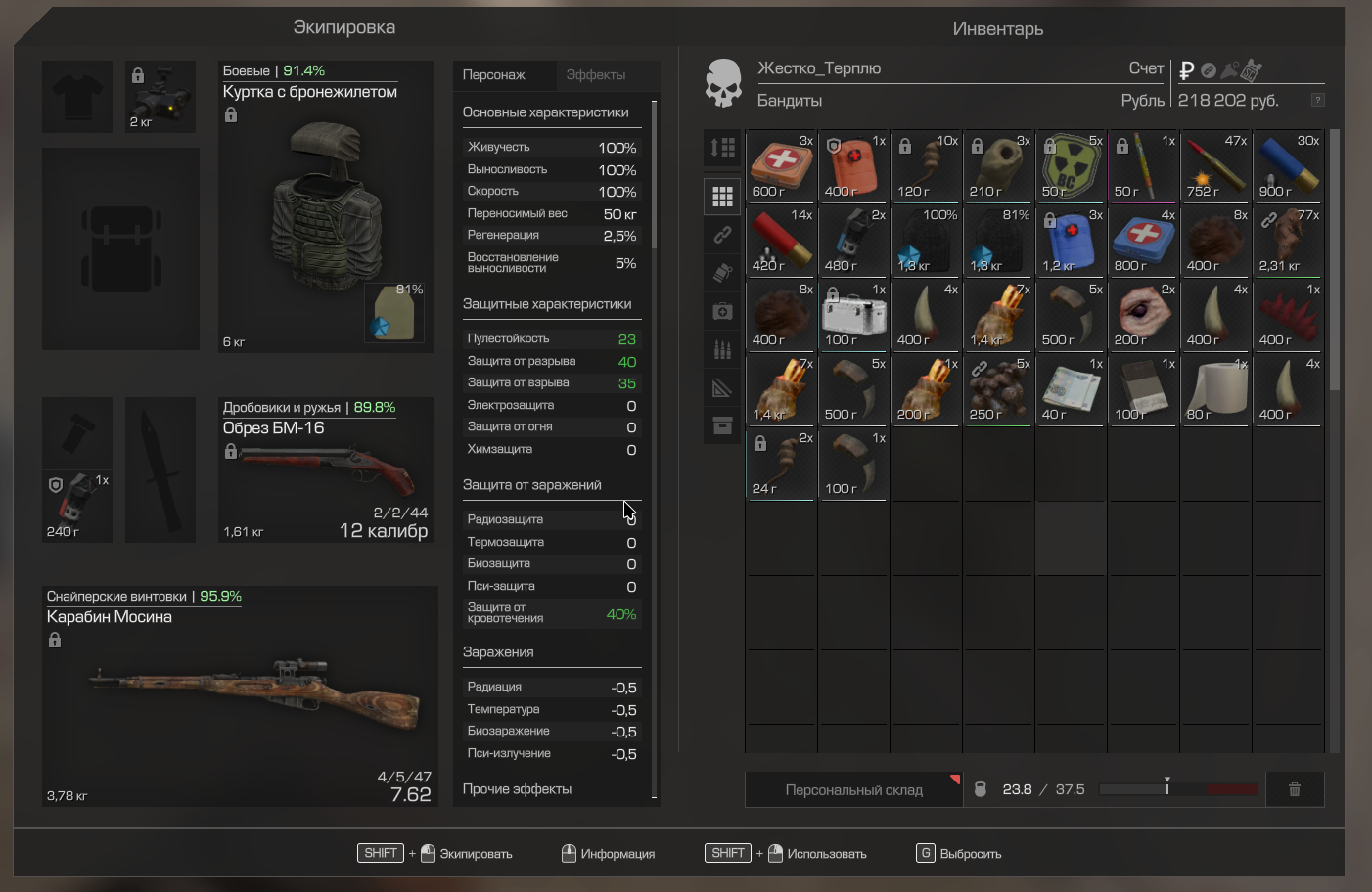1372x892 pixels.
Task: Show the medical items filter
Action: coord(722,311)
